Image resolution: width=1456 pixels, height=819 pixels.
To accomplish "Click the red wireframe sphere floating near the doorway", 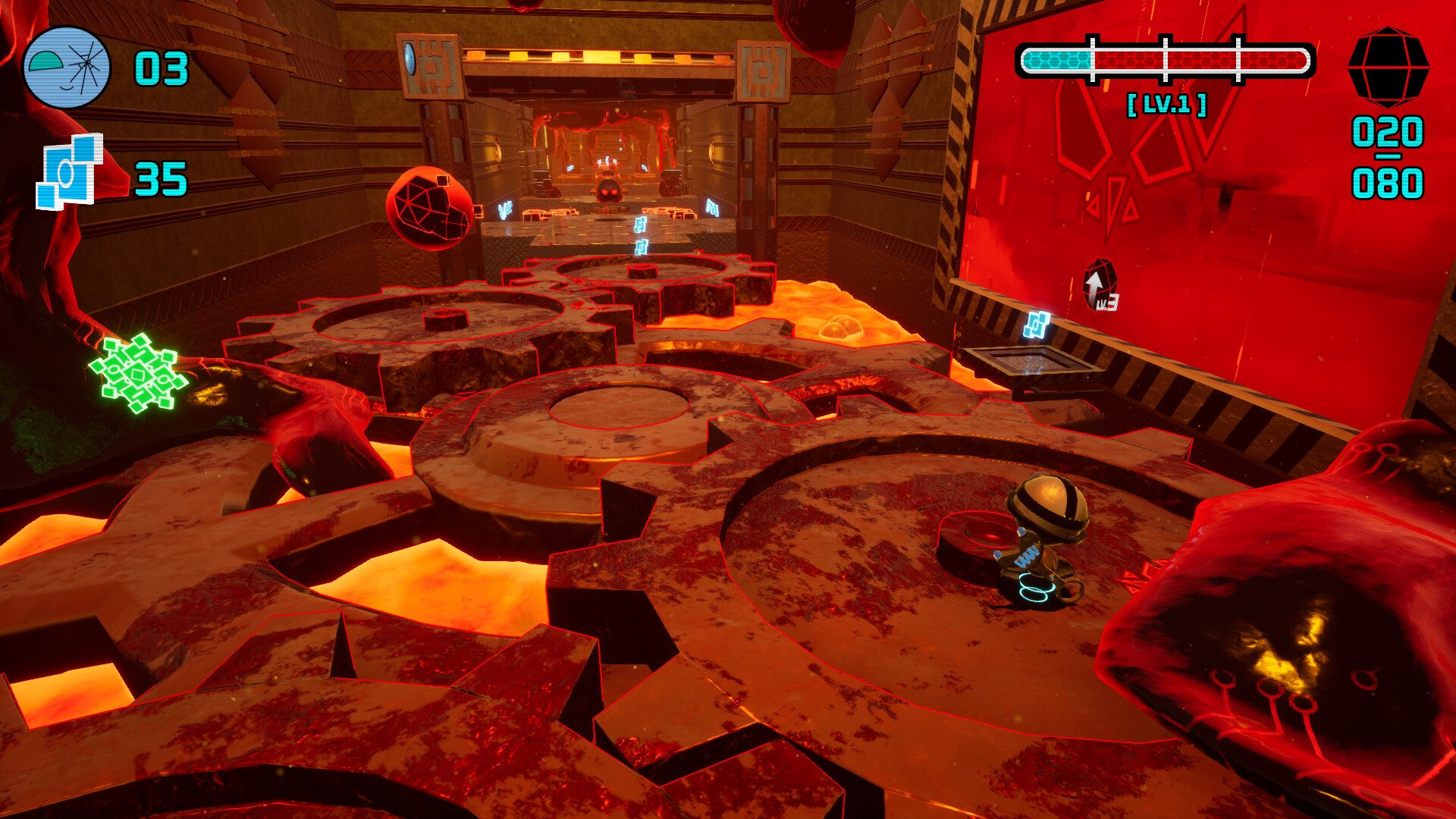I will tap(428, 207).
